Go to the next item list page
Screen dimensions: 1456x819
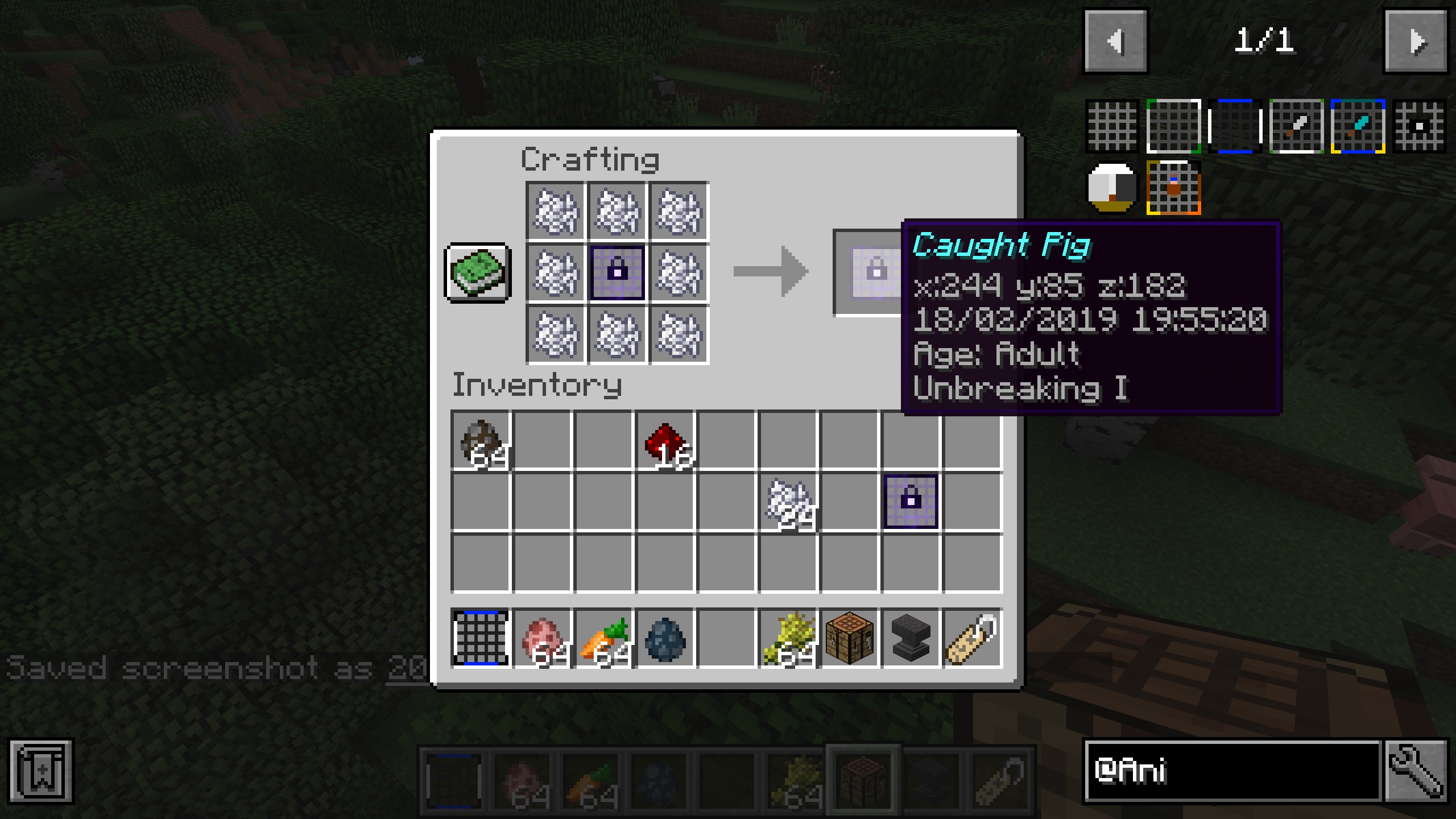tap(1416, 42)
